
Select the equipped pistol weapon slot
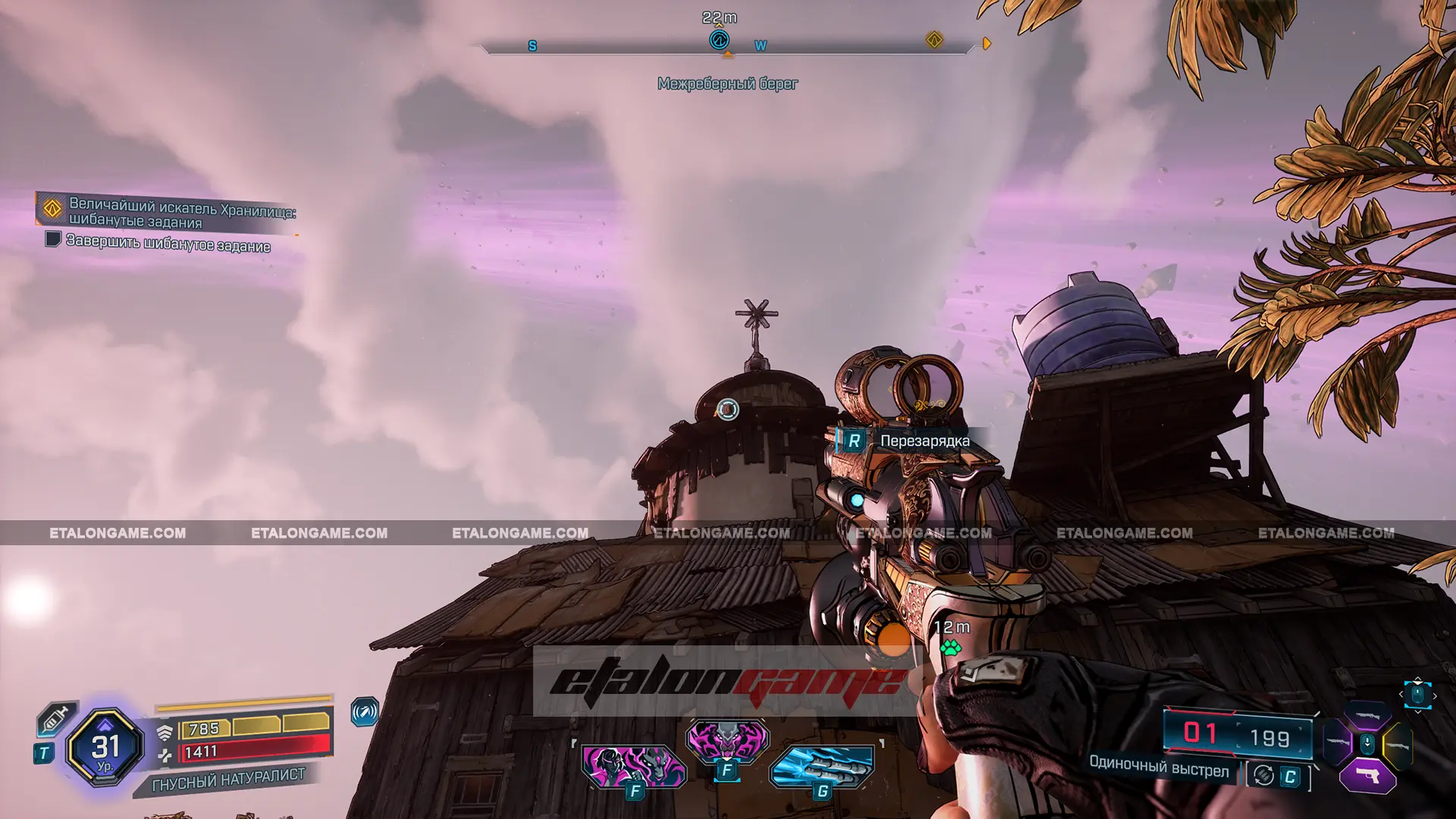[x=1367, y=777]
